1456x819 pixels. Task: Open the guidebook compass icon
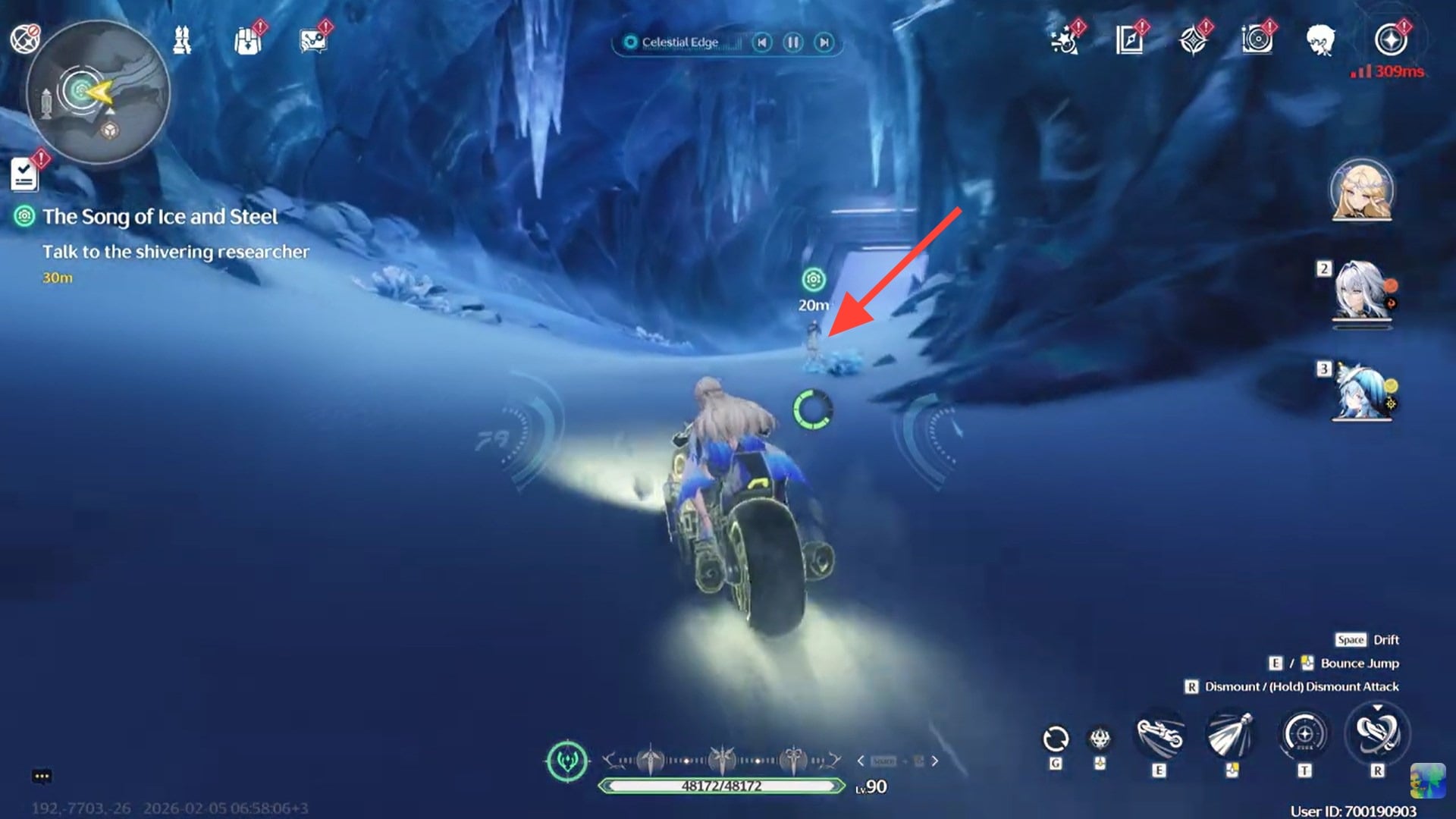click(1128, 42)
